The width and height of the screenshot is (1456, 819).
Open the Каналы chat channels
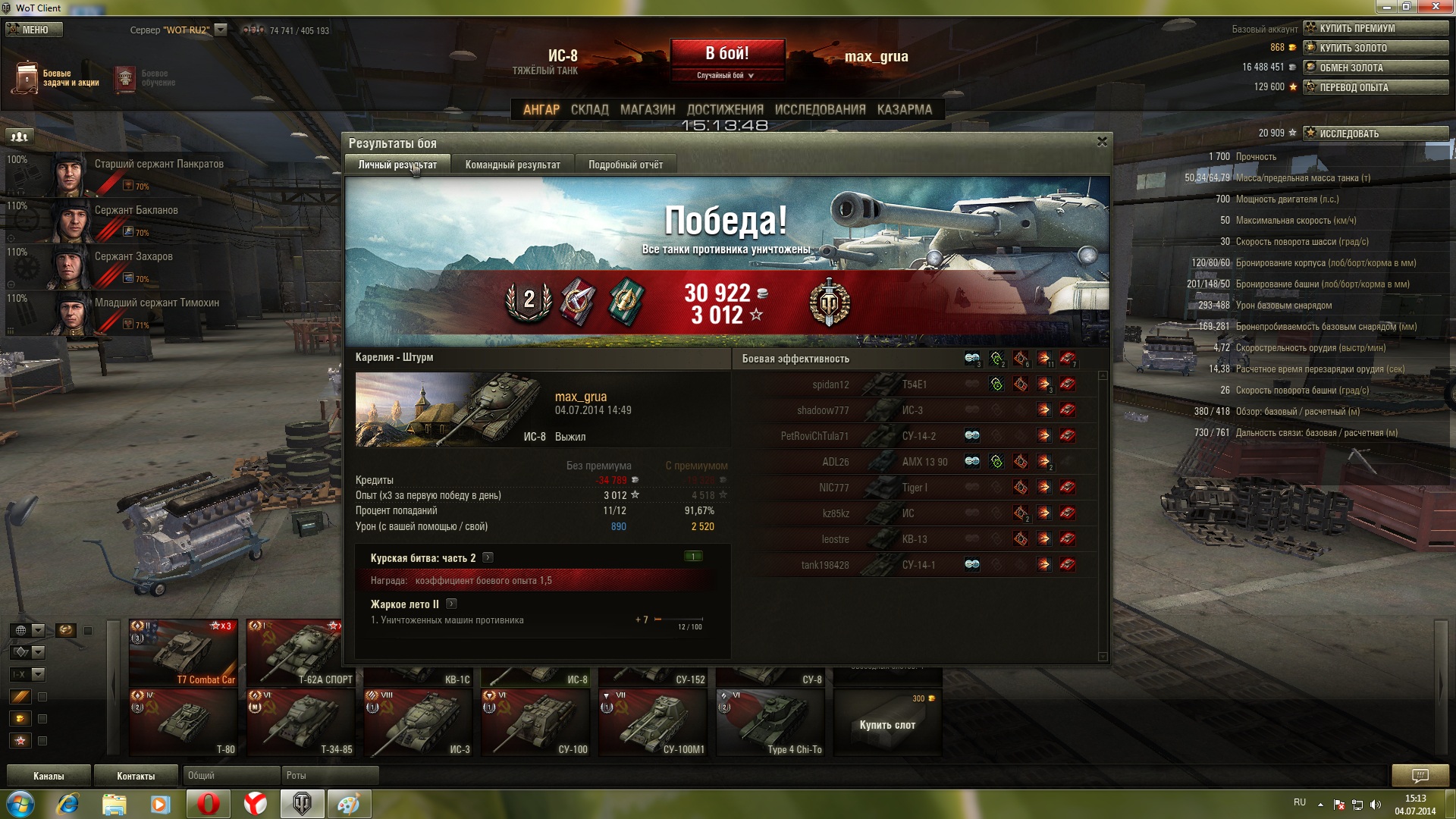pyautogui.click(x=49, y=776)
